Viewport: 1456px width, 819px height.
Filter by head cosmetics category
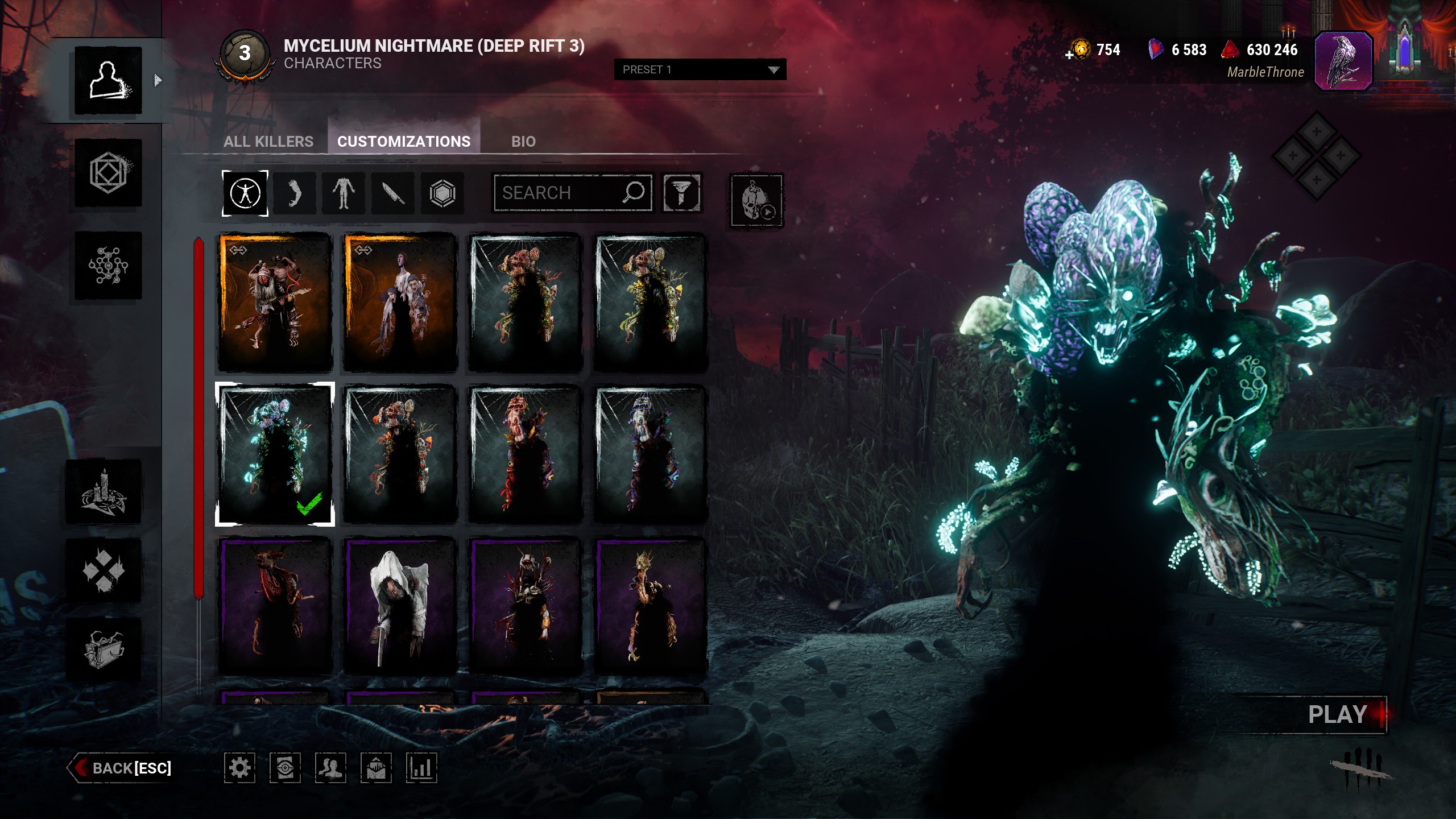pos(295,193)
